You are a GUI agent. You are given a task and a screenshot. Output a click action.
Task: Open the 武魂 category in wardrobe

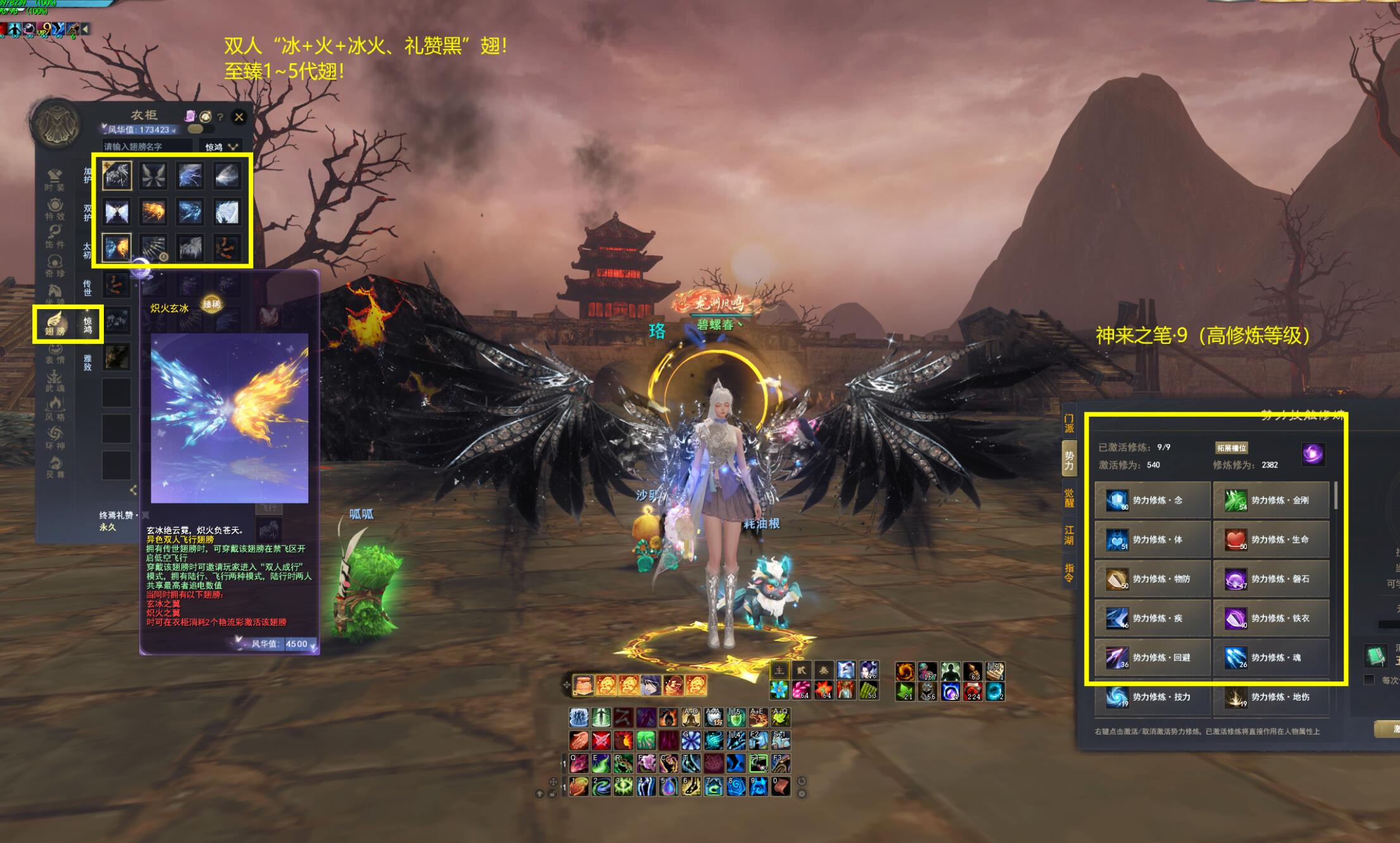click(x=55, y=381)
